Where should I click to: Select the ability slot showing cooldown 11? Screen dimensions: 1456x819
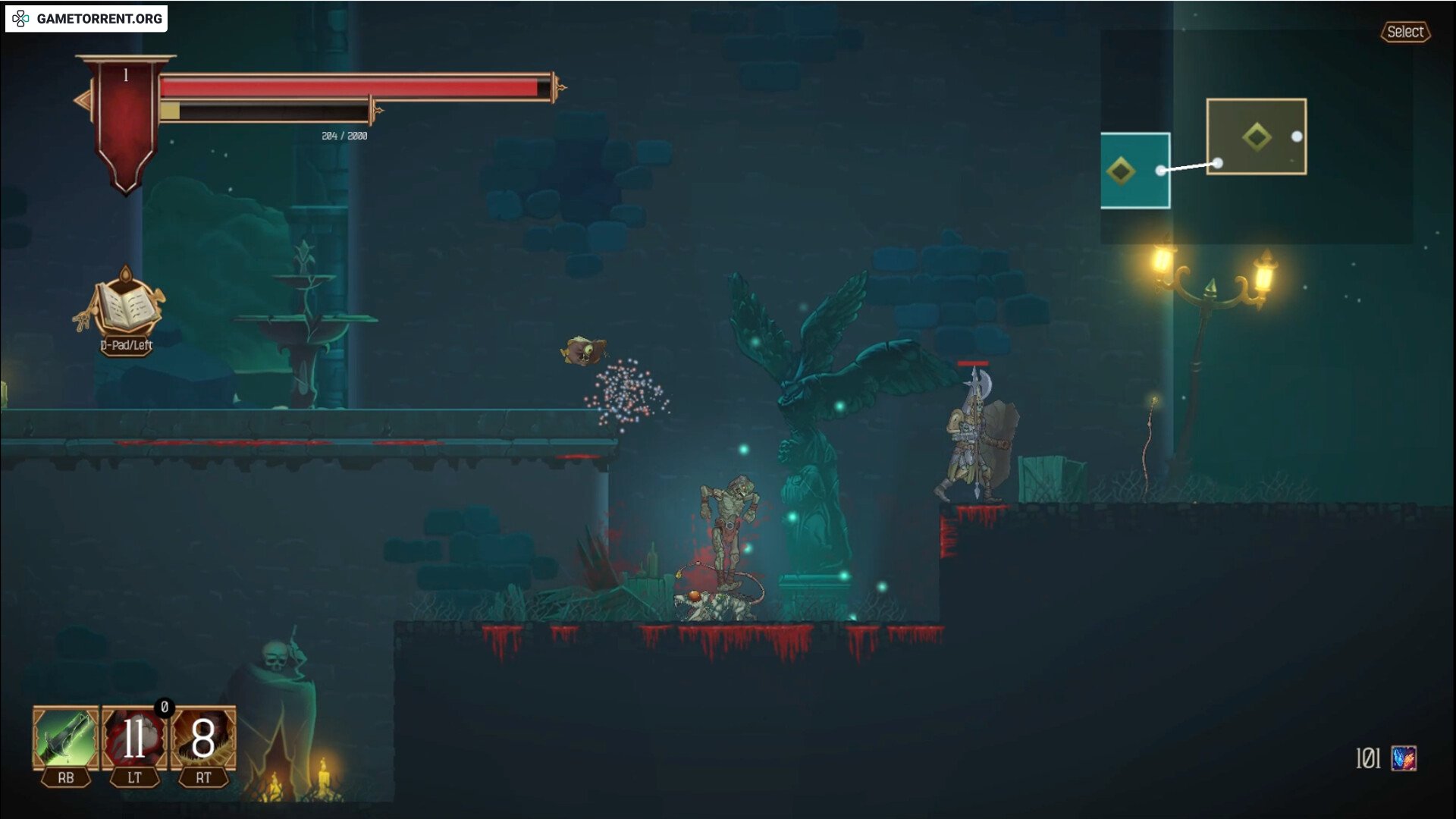pos(134,738)
